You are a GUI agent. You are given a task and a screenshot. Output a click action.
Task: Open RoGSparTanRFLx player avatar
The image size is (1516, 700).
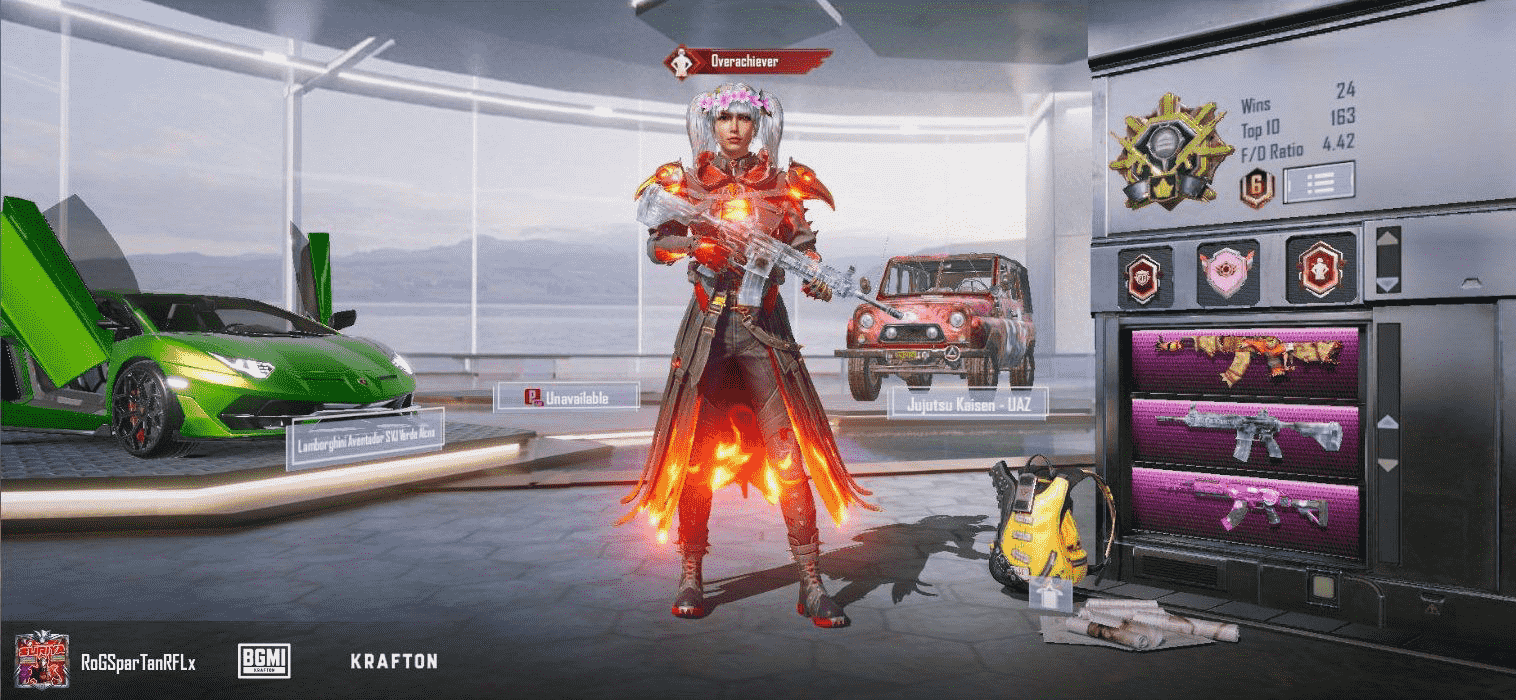click(42, 660)
